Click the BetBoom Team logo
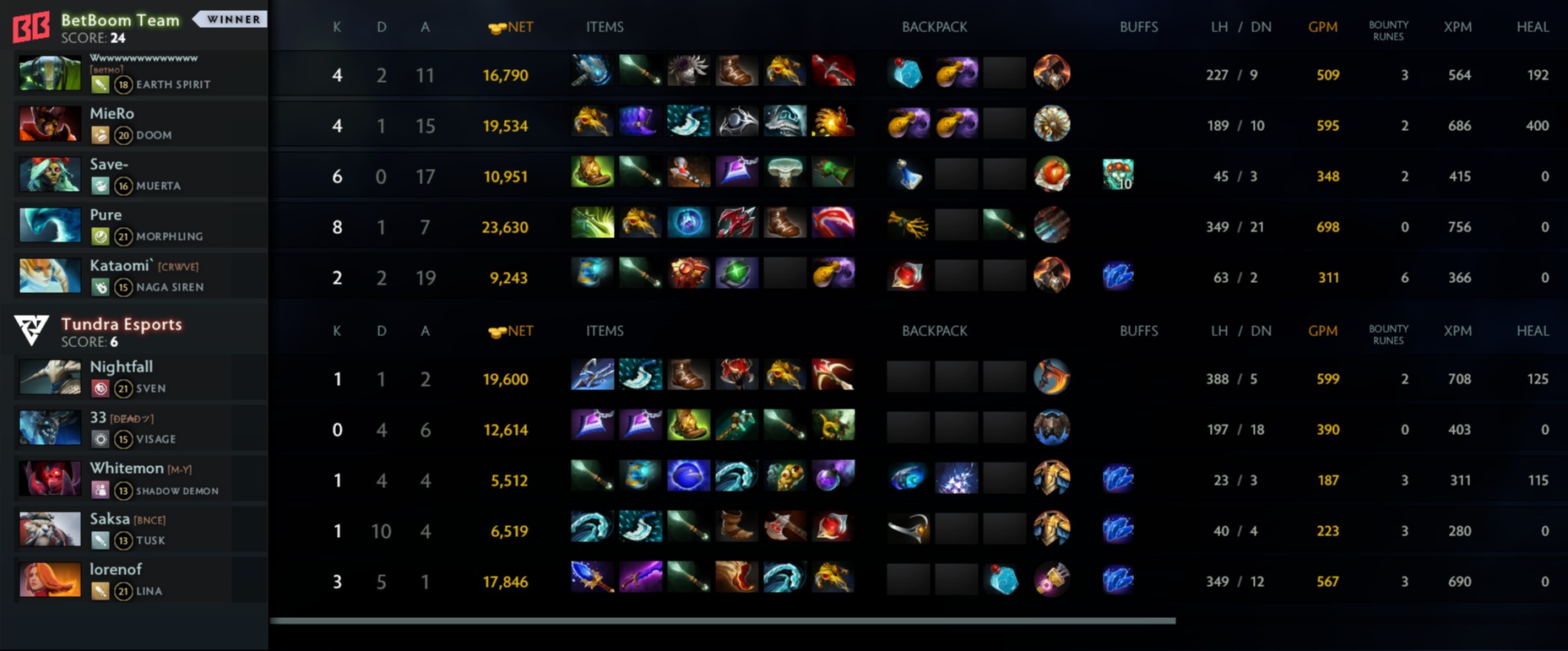Screen dimensions: 1568x651 point(31,27)
